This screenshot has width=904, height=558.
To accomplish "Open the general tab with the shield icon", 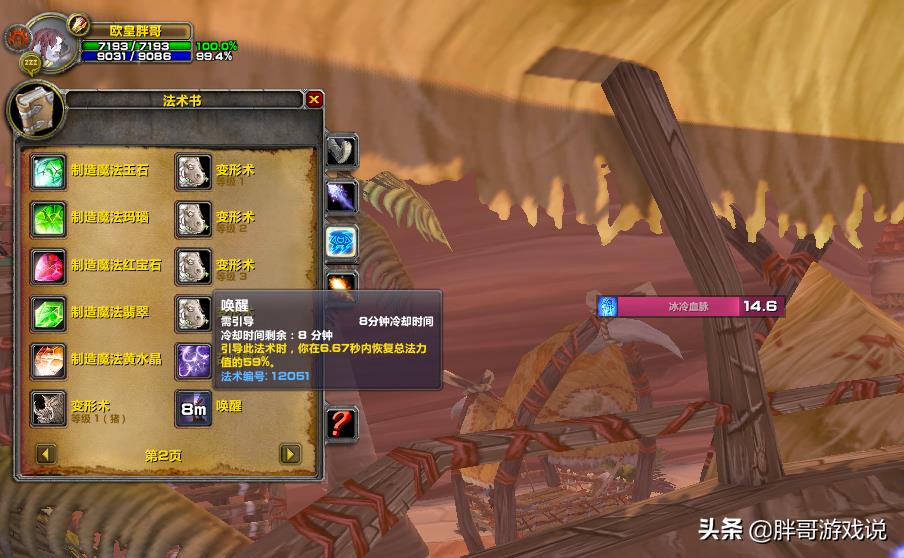I will tap(341, 152).
